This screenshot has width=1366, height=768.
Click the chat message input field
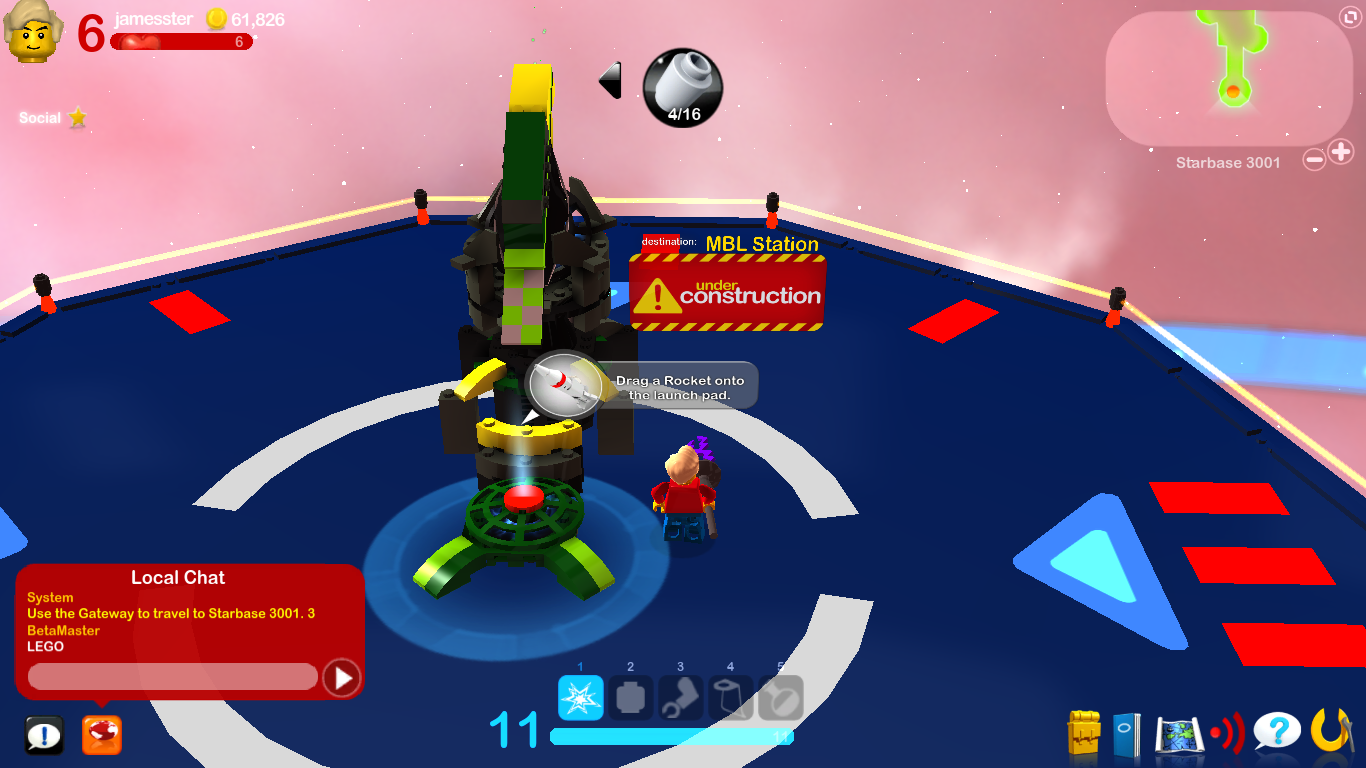point(170,677)
